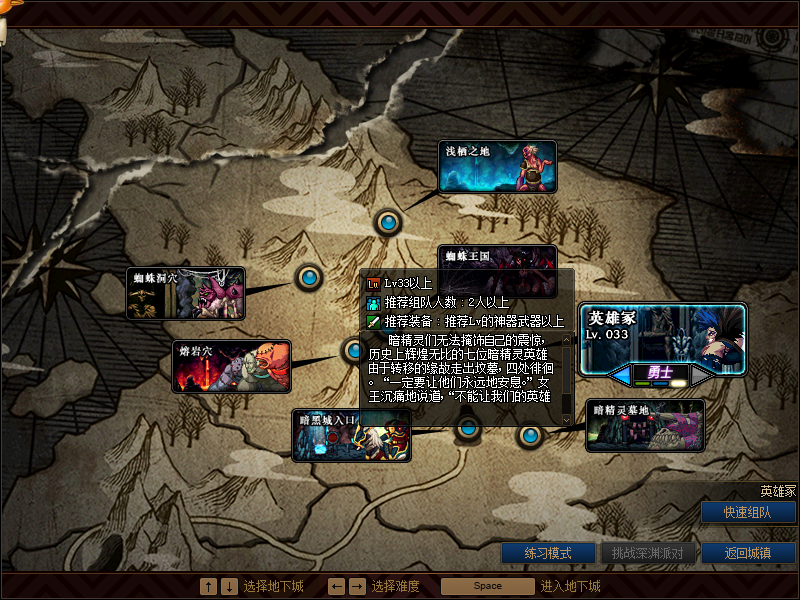The image size is (800, 600).
Task: Click the description scrollbar's up arrow
Action: click(x=567, y=340)
